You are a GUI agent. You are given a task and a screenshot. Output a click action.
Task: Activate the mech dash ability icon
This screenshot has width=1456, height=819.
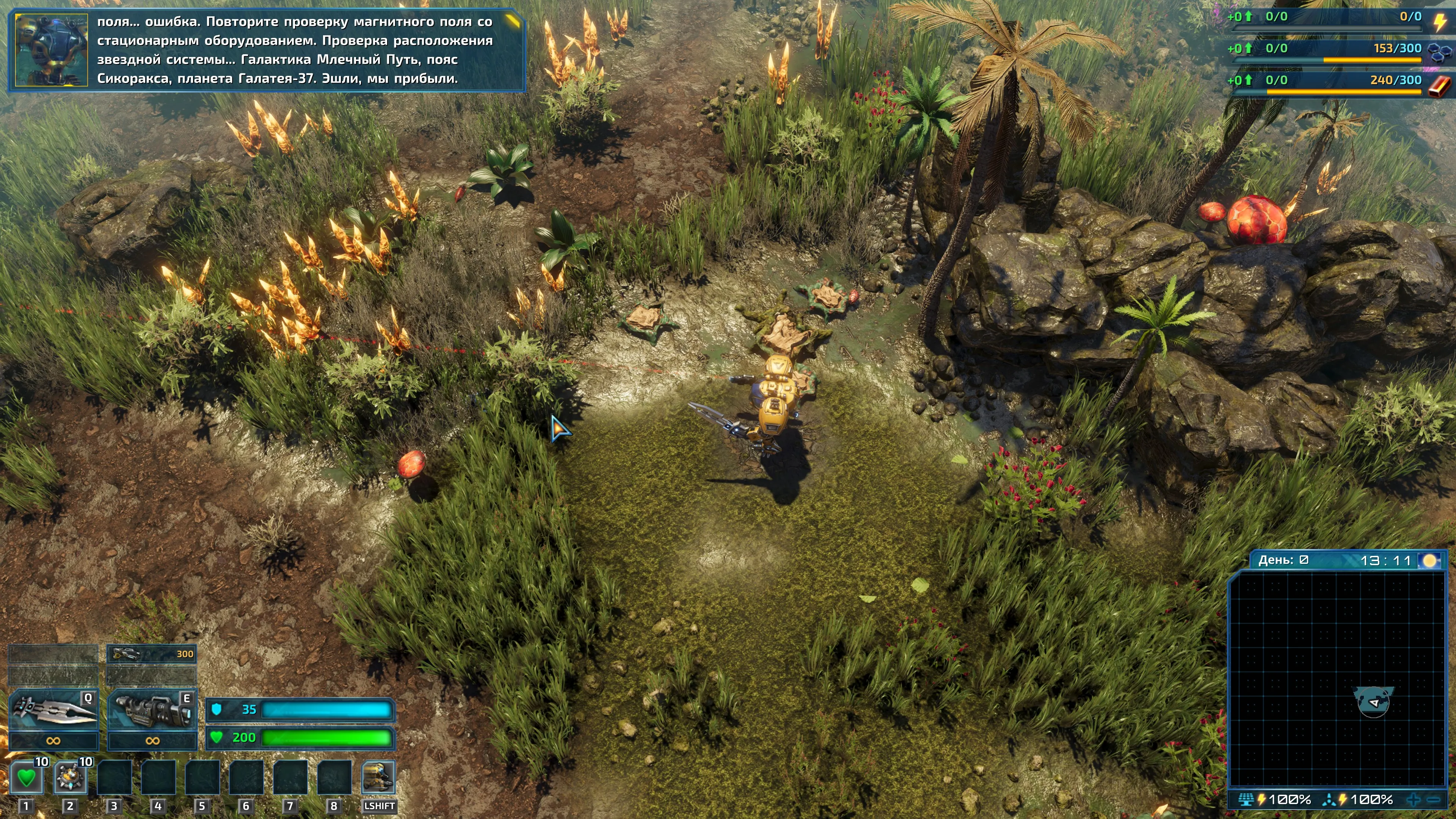point(378,778)
